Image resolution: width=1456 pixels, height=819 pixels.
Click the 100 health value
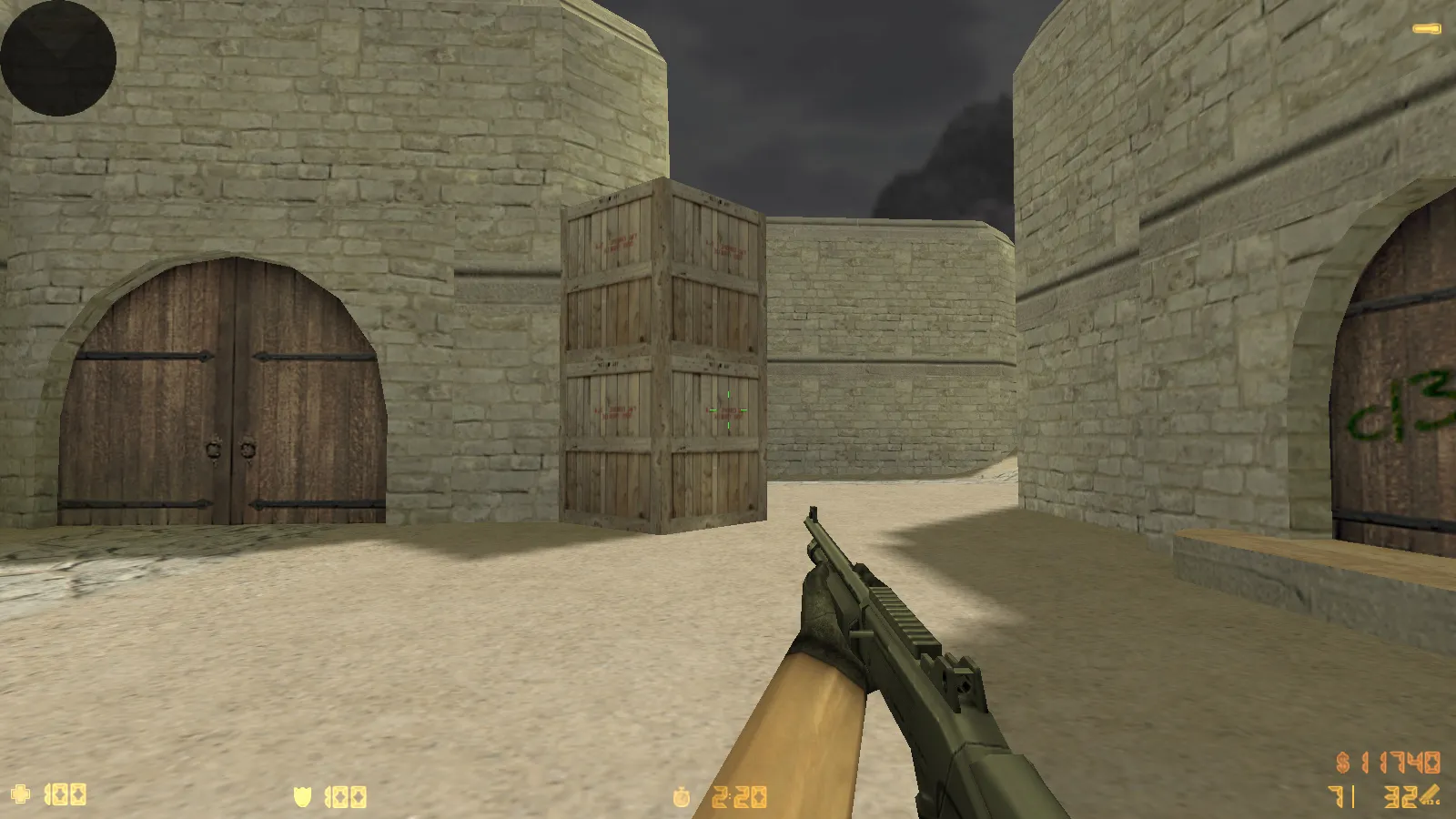(66, 795)
